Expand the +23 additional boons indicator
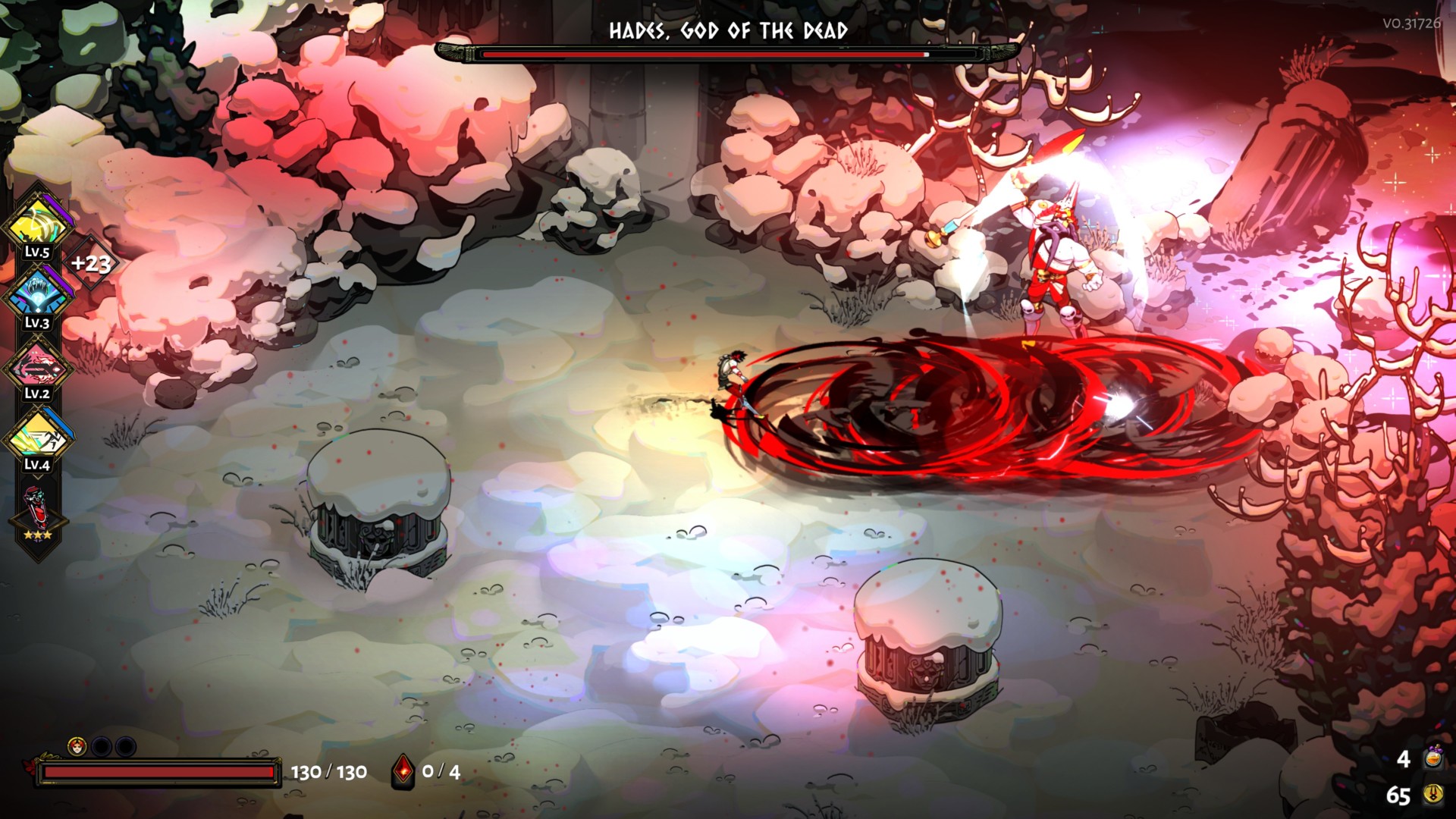The height and width of the screenshot is (819, 1456). [x=91, y=263]
